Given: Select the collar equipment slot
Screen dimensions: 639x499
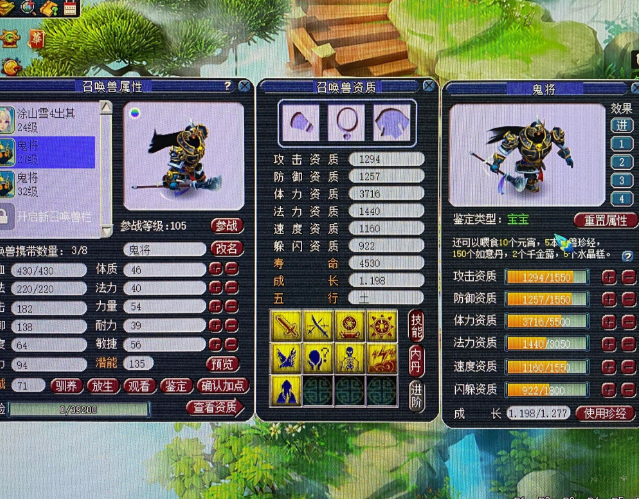Looking at the screenshot, I should [x=346, y=124].
